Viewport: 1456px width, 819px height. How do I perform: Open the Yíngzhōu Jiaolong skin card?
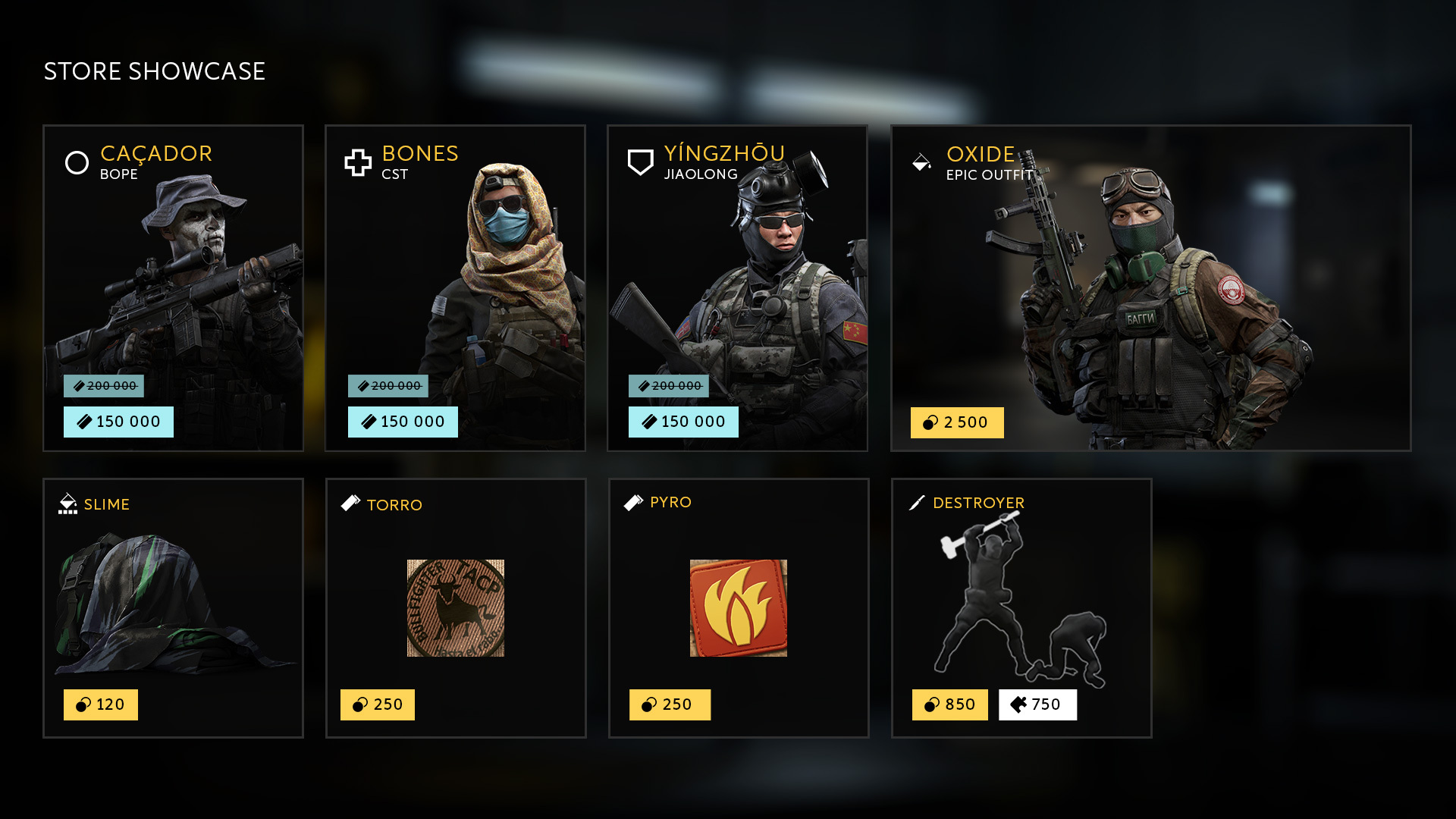[737, 273]
